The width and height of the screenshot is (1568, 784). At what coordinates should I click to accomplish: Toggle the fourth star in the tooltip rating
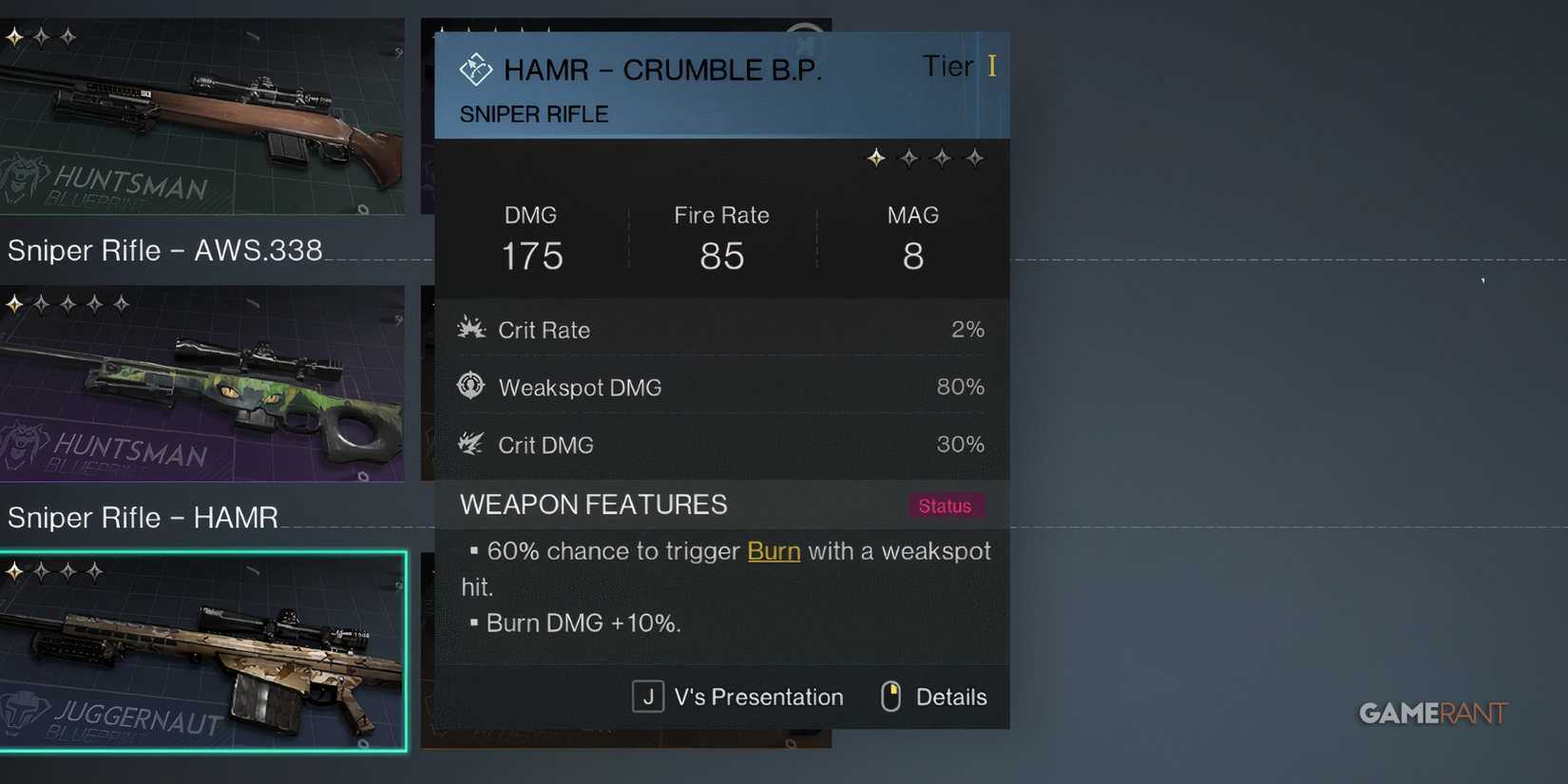975,158
